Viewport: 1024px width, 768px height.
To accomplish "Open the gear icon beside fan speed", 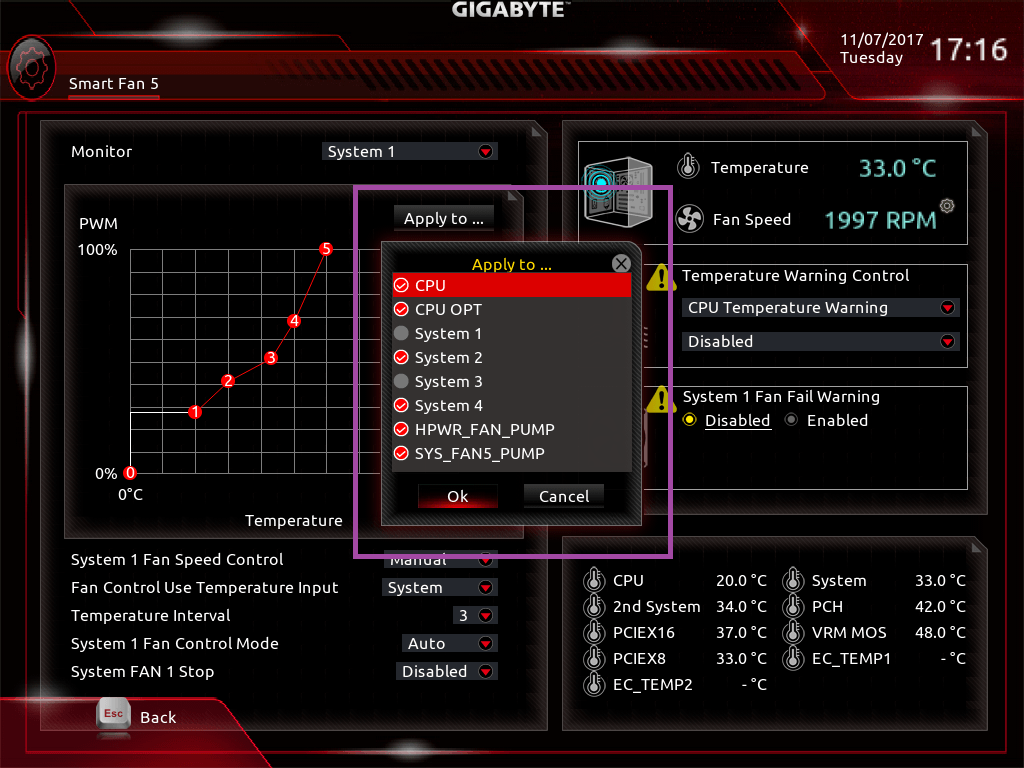I will click(x=947, y=206).
